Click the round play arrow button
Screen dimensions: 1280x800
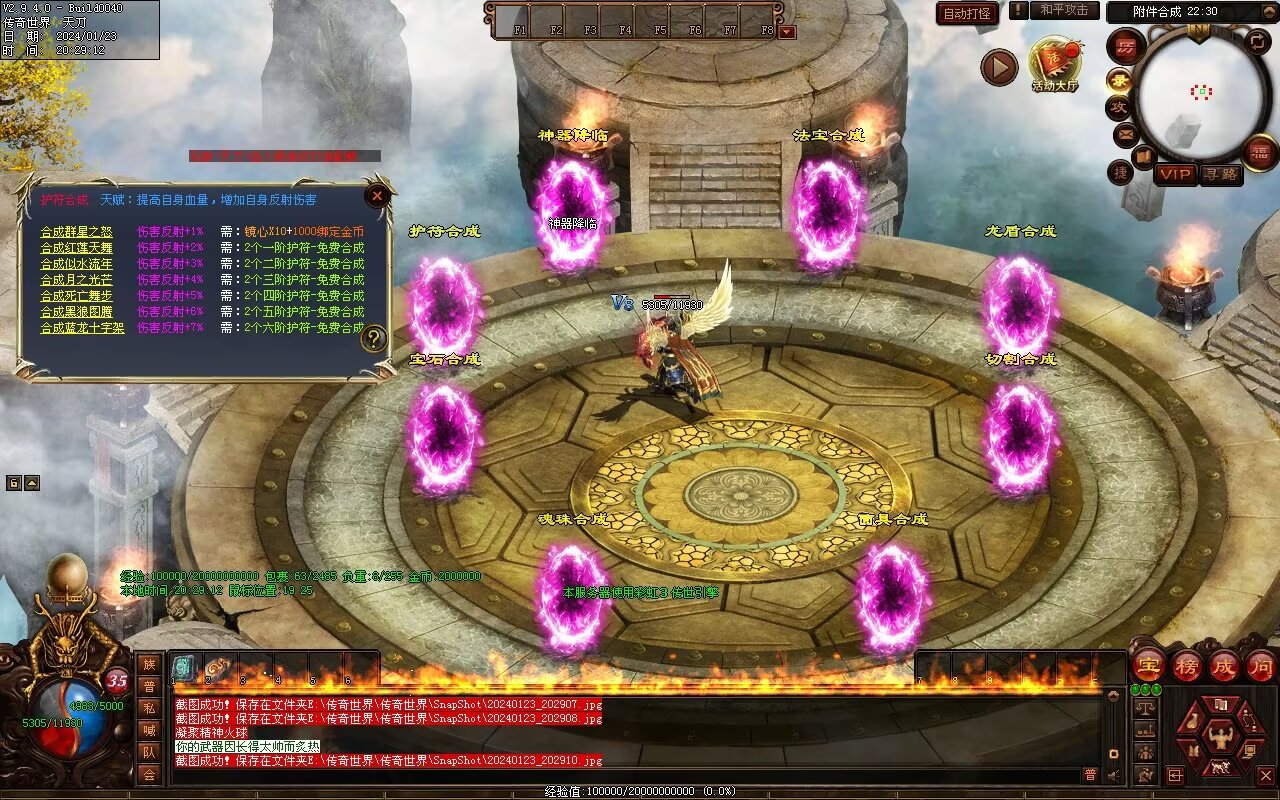(x=998, y=67)
